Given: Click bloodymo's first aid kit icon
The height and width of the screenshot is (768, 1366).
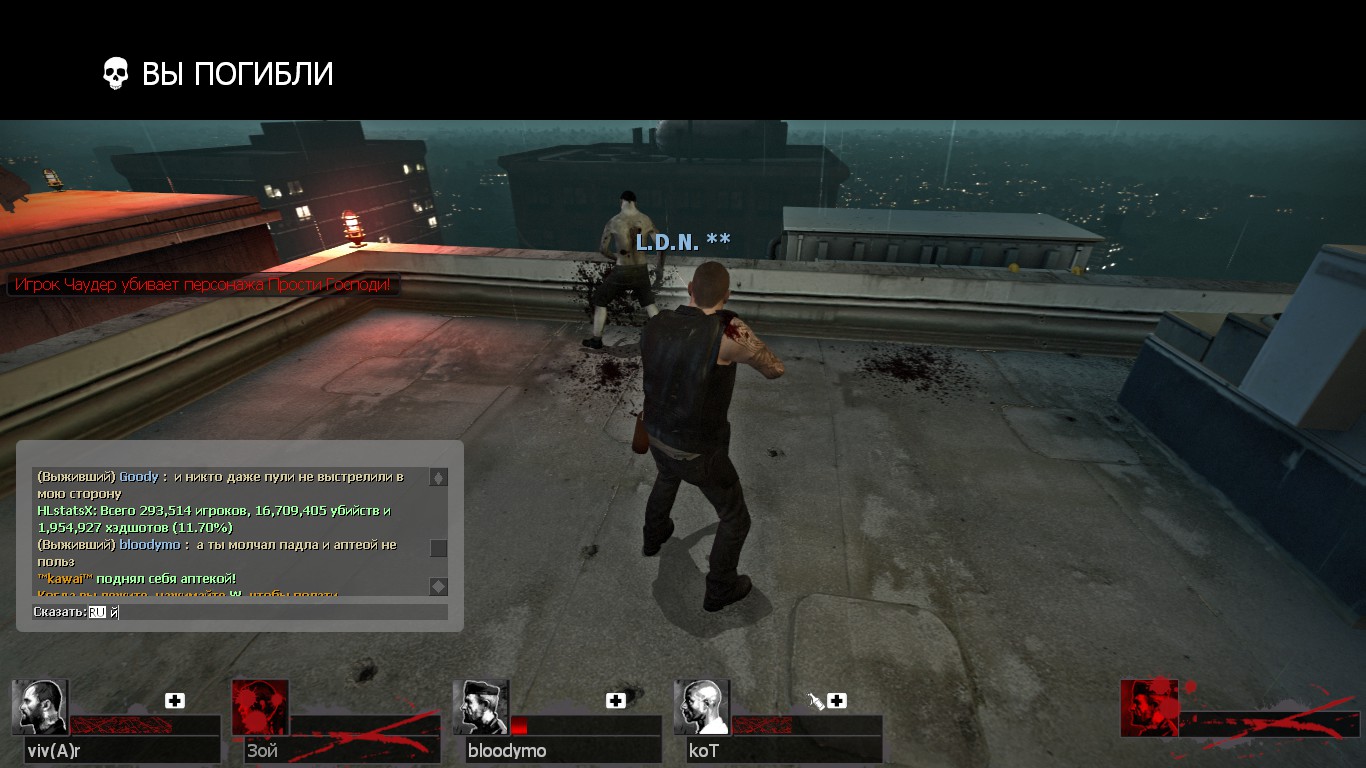Looking at the screenshot, I should pyautogui.click(x=616, y=701).
